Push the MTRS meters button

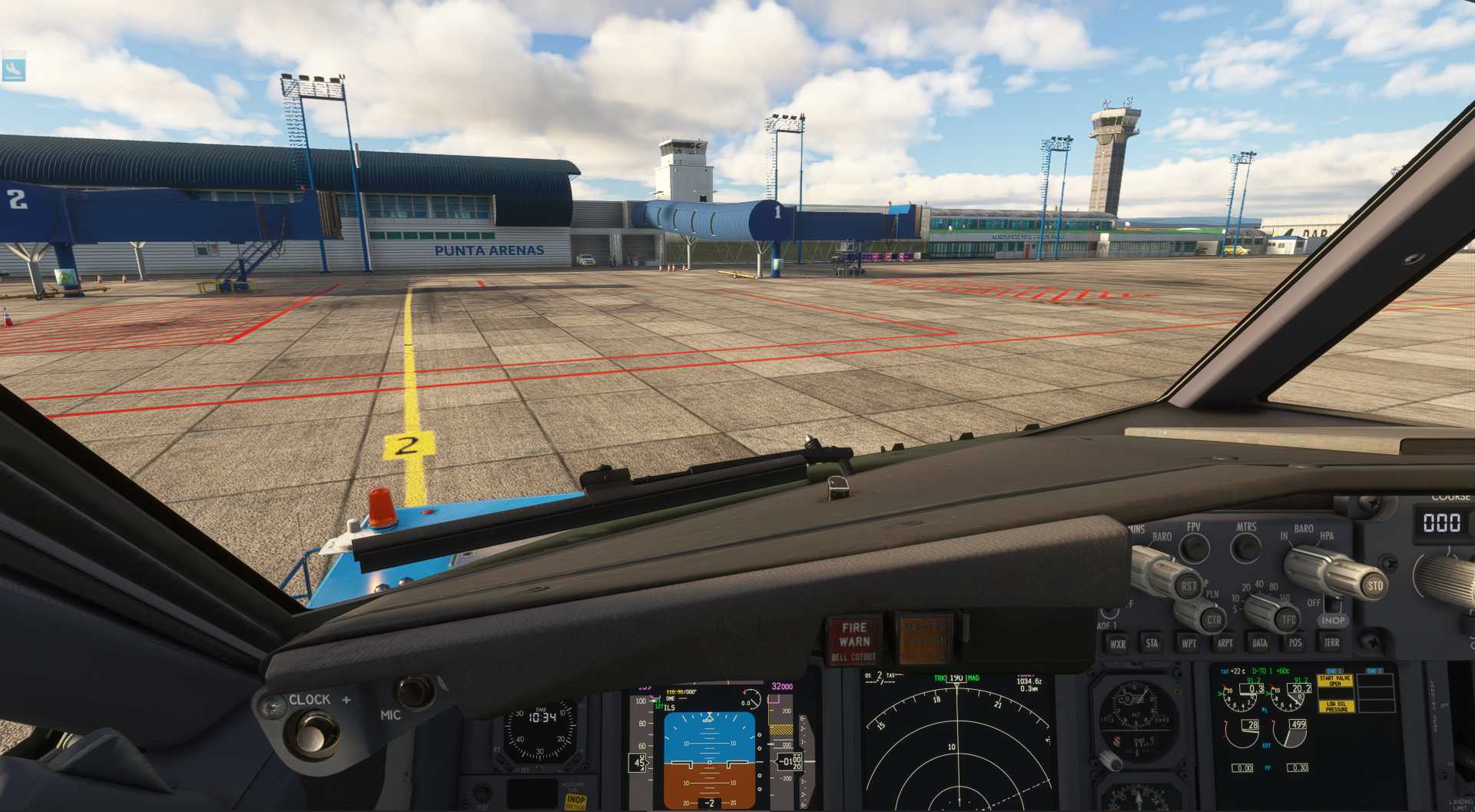[1245, 548]
